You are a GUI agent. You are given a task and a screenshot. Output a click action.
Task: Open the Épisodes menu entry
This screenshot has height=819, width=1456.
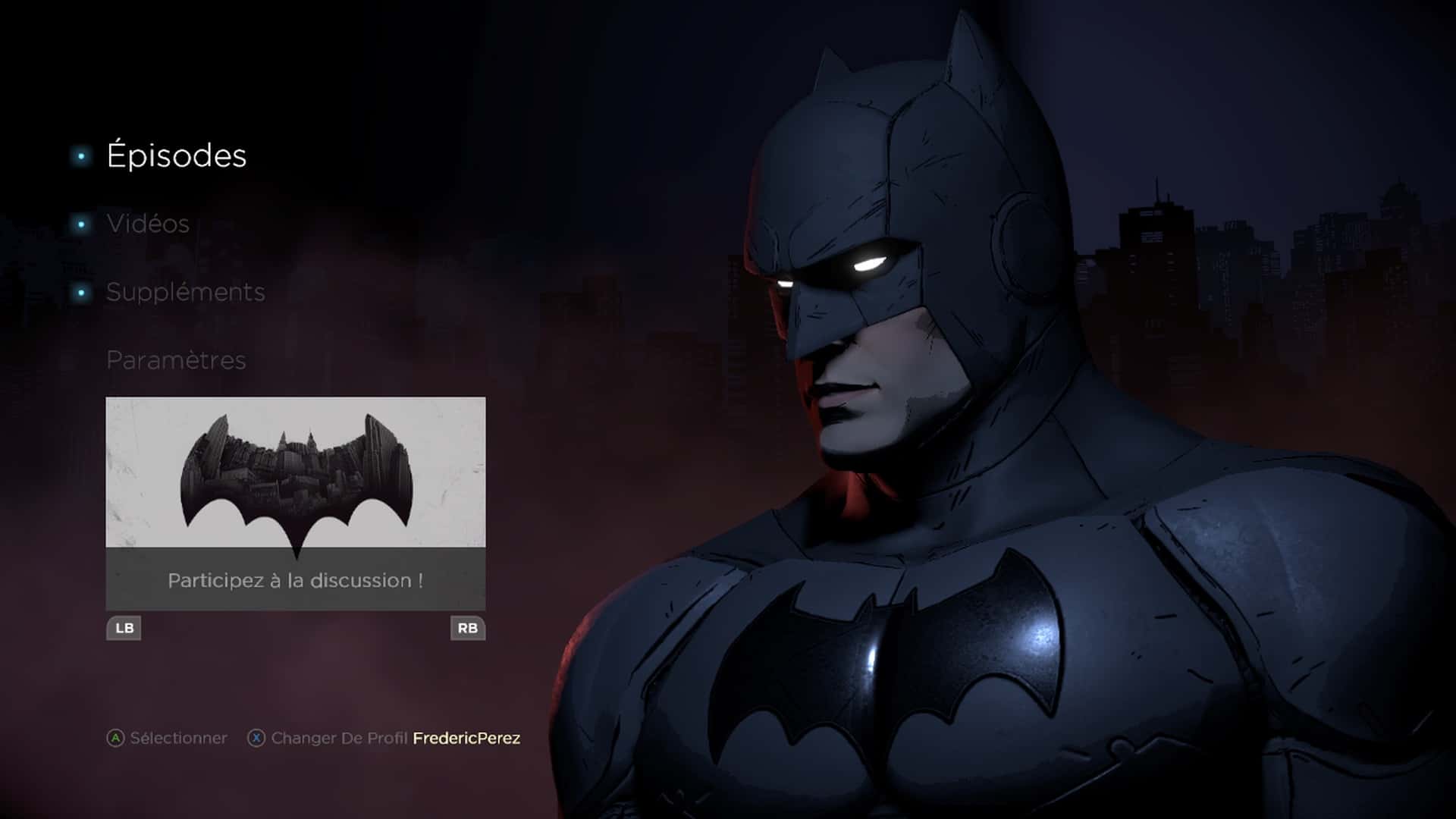pos(176,156)
